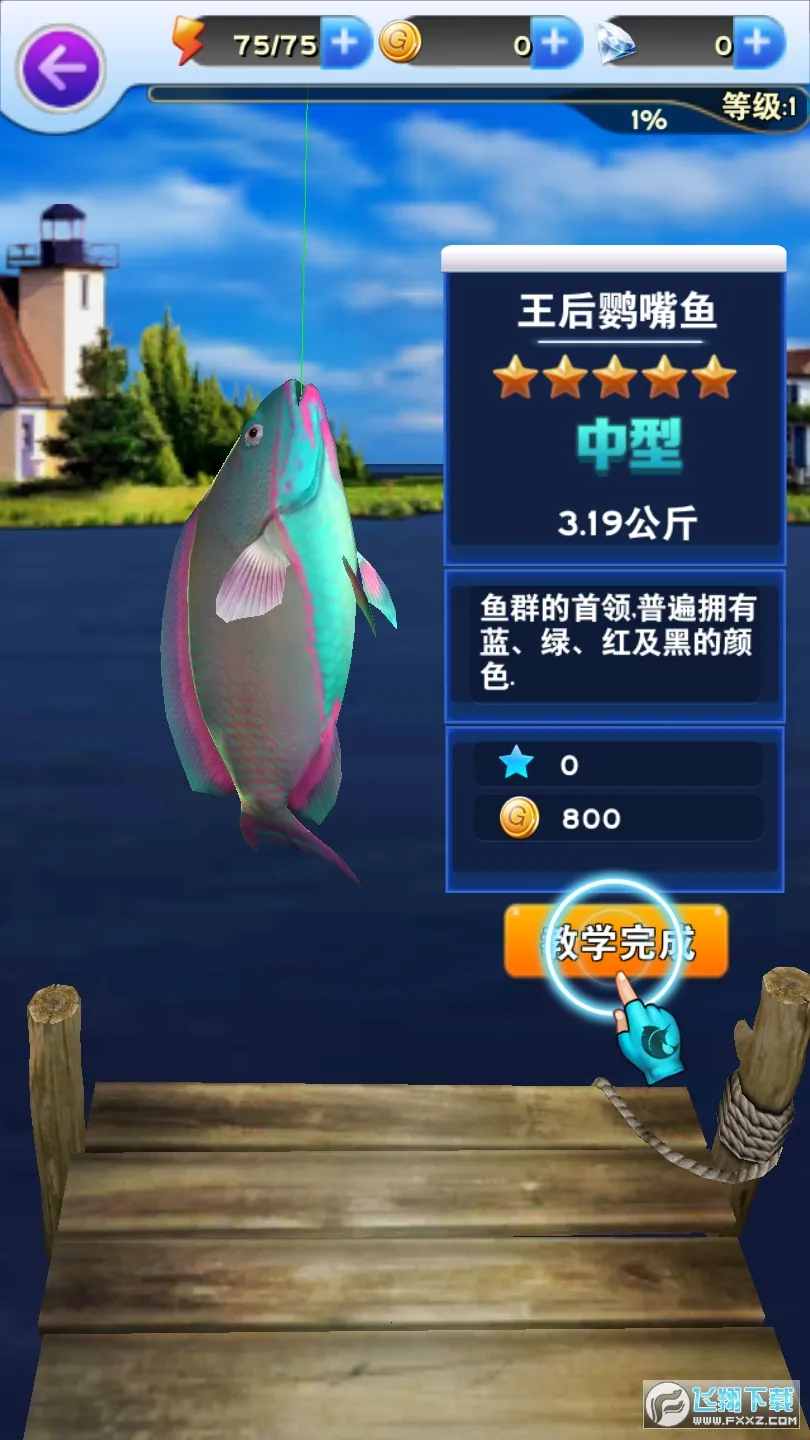Buy more gold coins via plus button

(x=555, y=43)
